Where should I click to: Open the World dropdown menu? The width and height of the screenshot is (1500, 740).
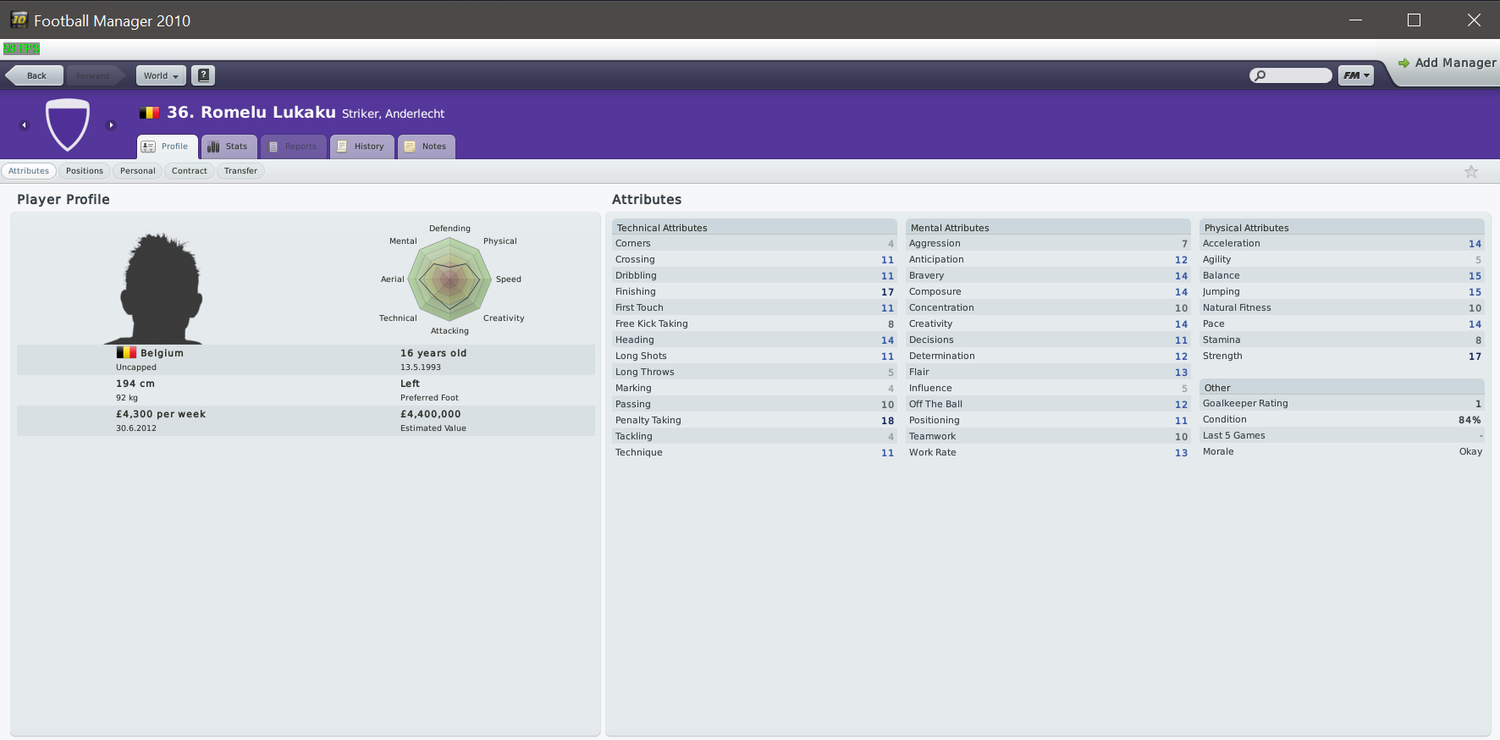click(160, 76)
